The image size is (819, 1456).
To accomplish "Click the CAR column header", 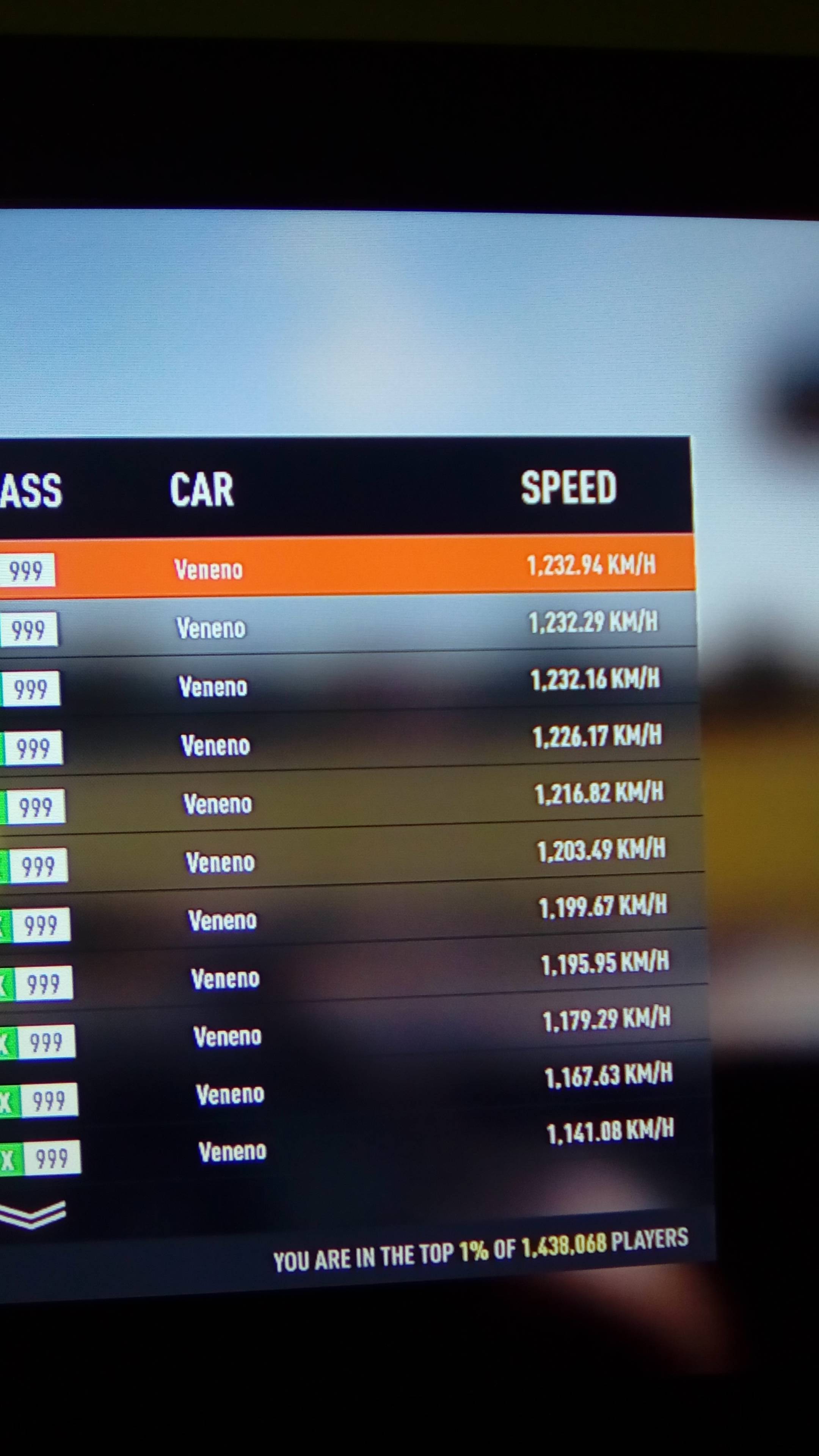I will tap(202, 490).
